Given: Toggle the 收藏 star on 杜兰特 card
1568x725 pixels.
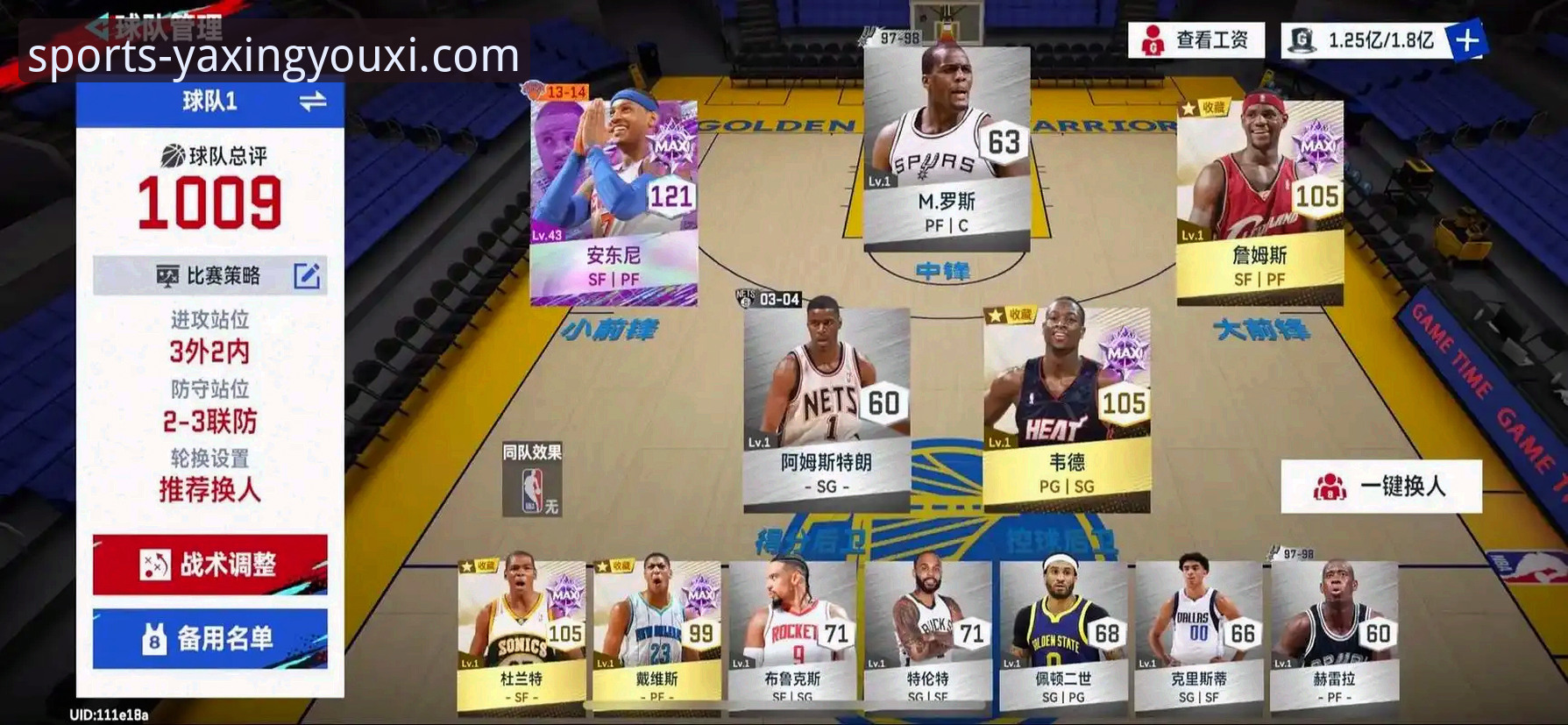Looking at the screenshot, I should coord(467,565).
